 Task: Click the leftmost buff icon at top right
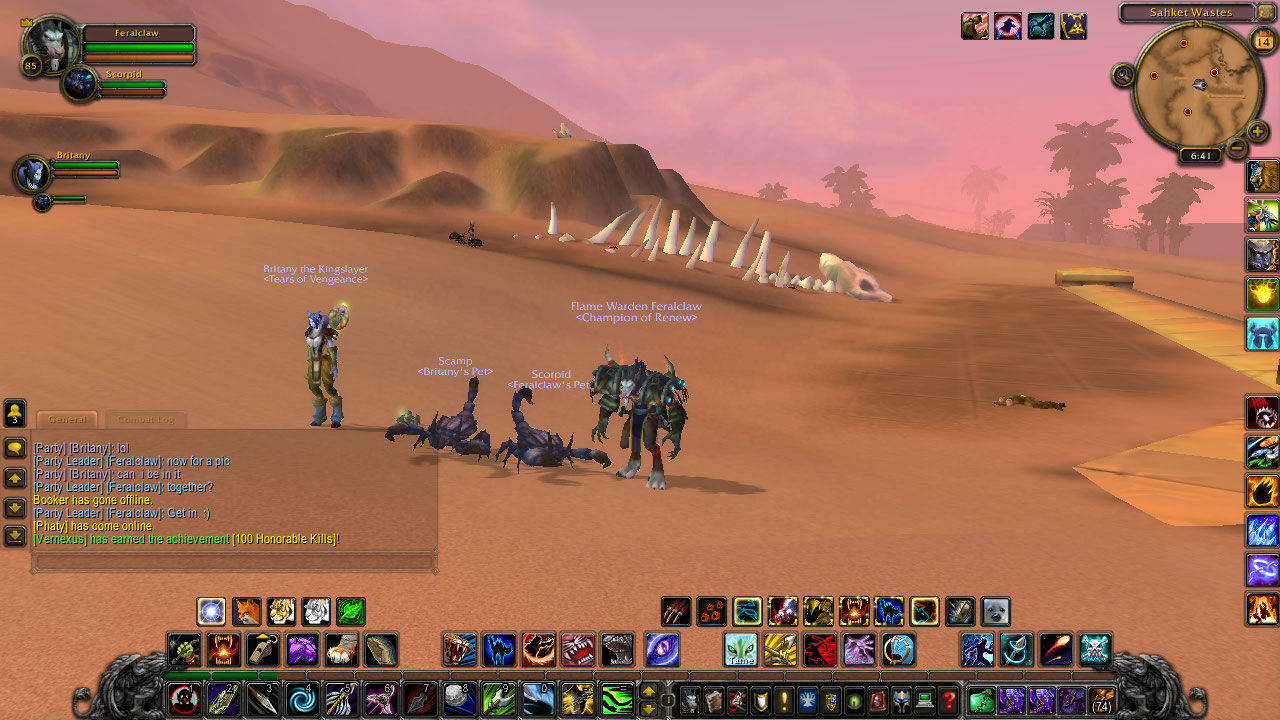click(x=975, y=25)
